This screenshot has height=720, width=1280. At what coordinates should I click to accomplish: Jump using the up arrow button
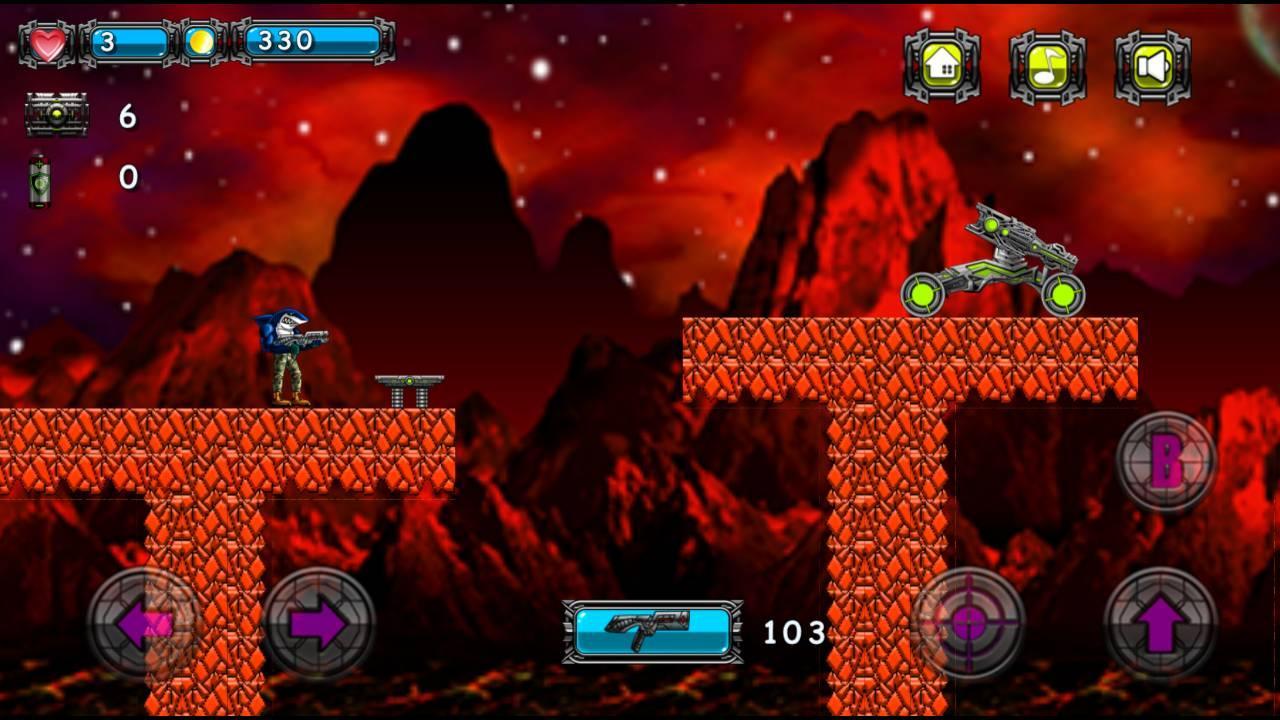click(1160, 625)
